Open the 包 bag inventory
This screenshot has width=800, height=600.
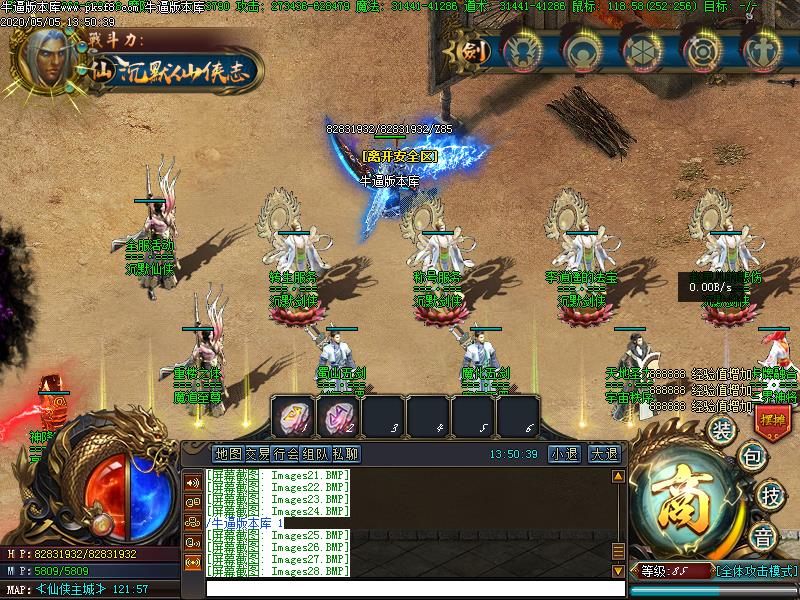752,458
